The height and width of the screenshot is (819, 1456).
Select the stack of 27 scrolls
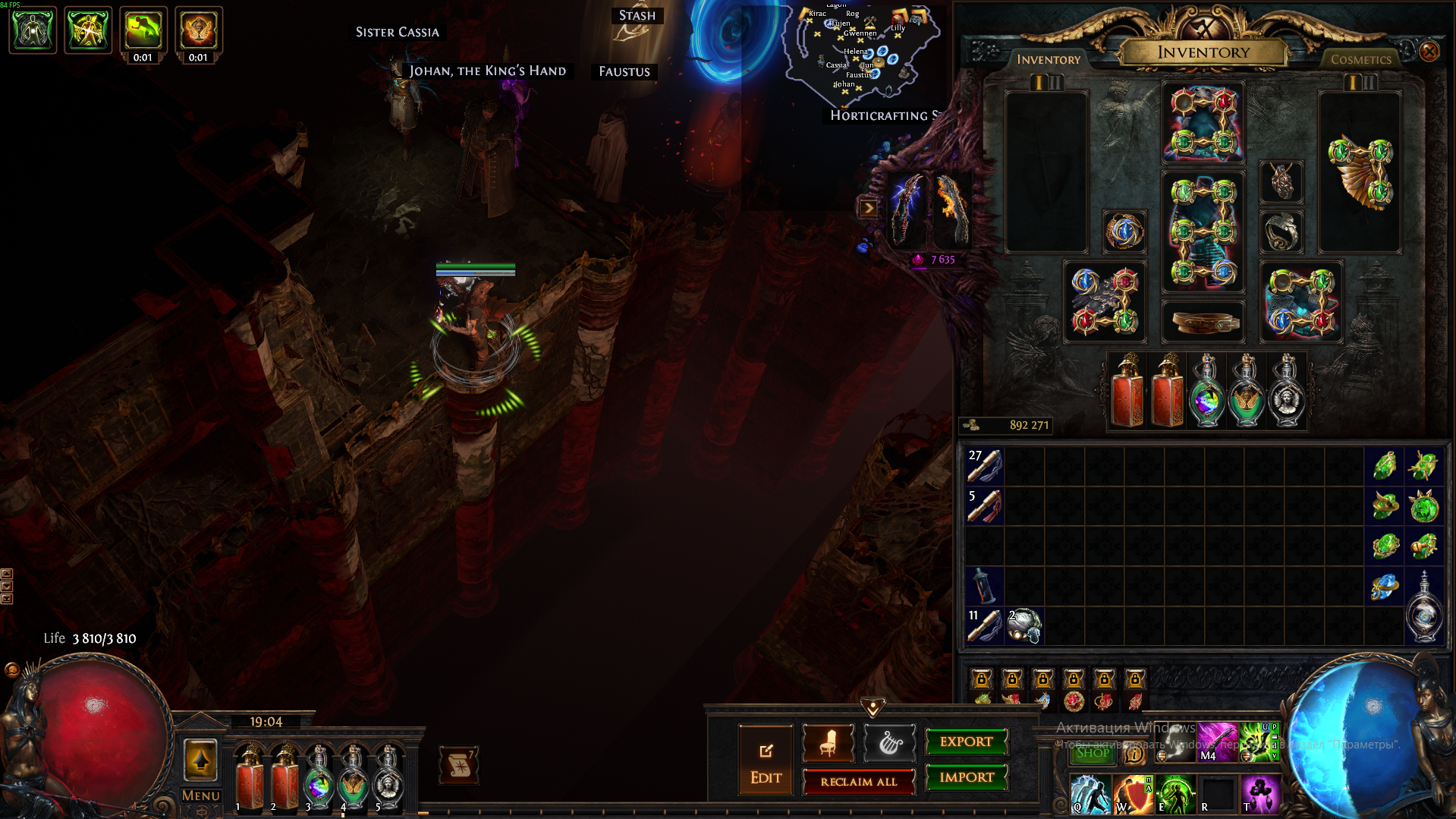pyautogui.click(x=985, y=465)
